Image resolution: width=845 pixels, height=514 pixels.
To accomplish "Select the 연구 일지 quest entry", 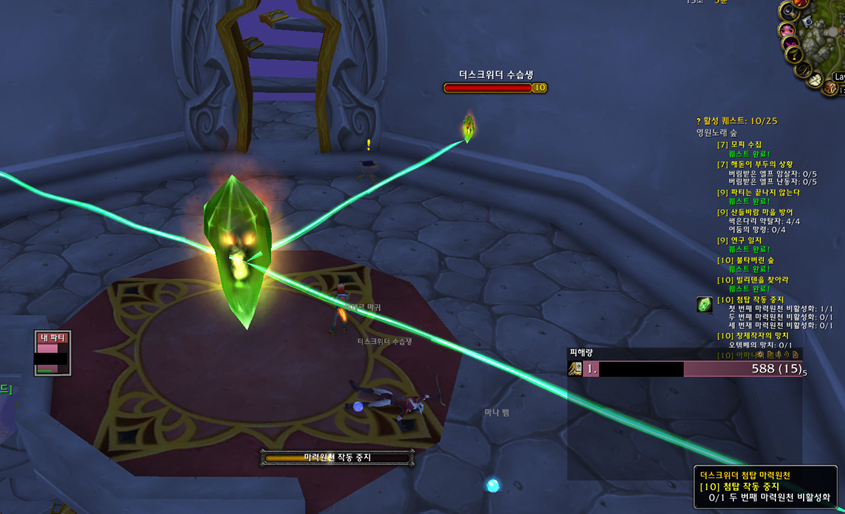I will (x=740, y=240).
